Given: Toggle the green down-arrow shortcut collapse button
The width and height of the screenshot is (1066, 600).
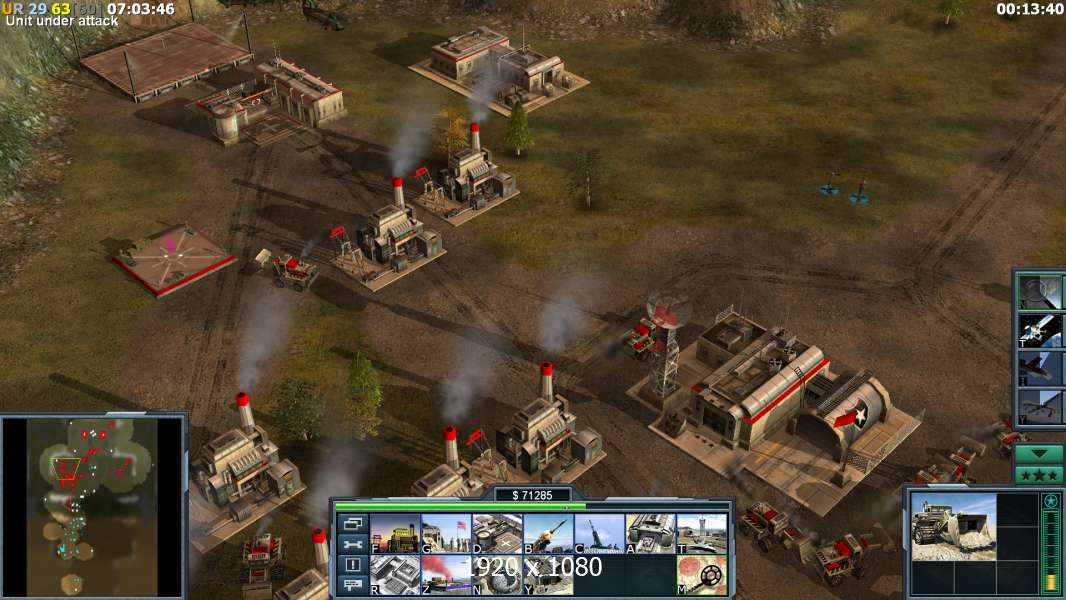Looking at the screenshot, I should [x=1039, y=454].
